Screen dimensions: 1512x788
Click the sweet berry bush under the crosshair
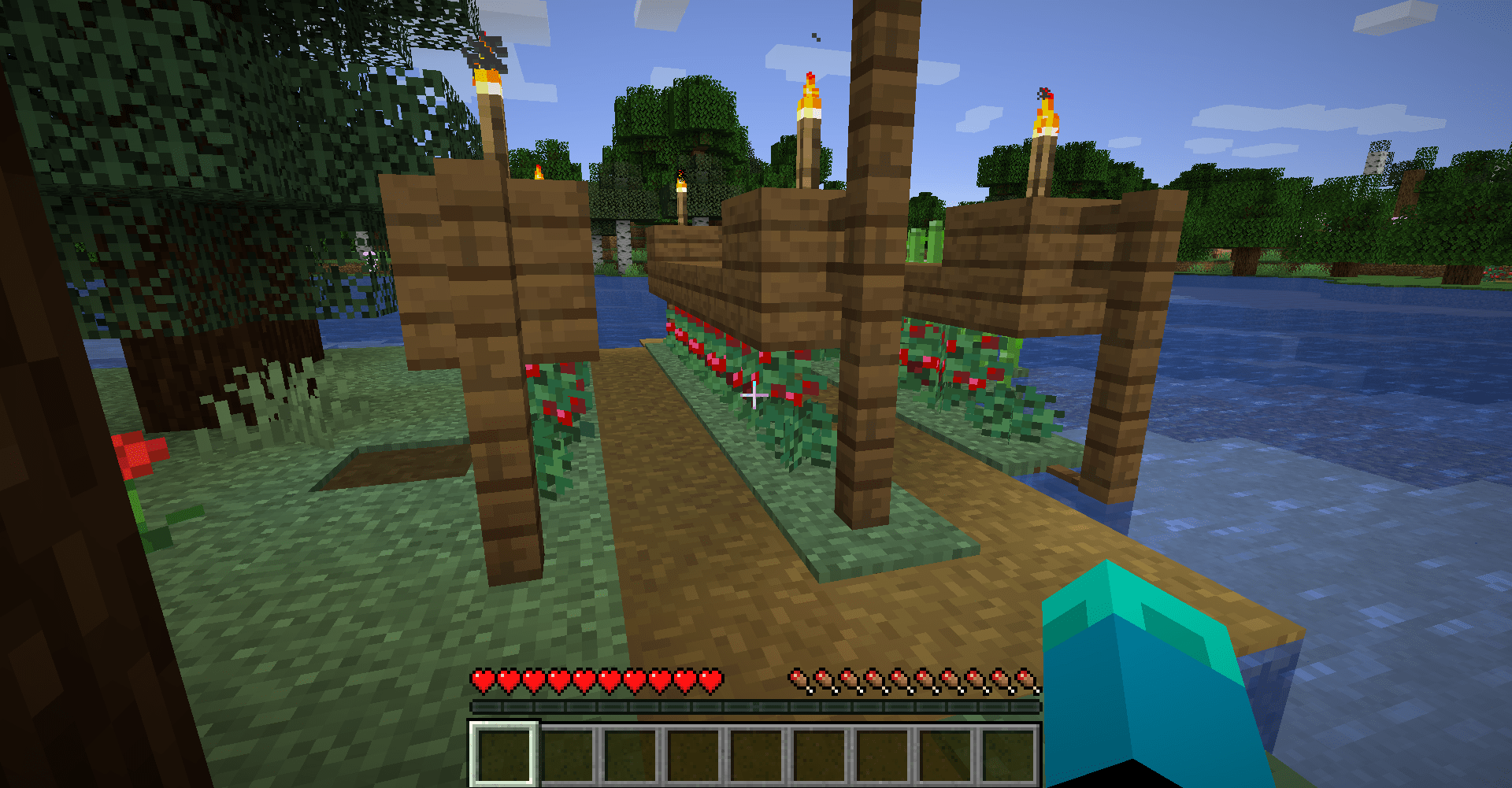click(780, 409)
